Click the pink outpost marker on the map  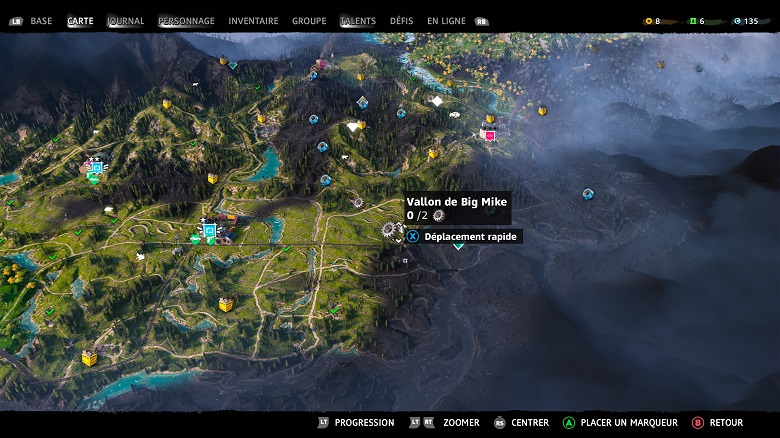(490, 135)
